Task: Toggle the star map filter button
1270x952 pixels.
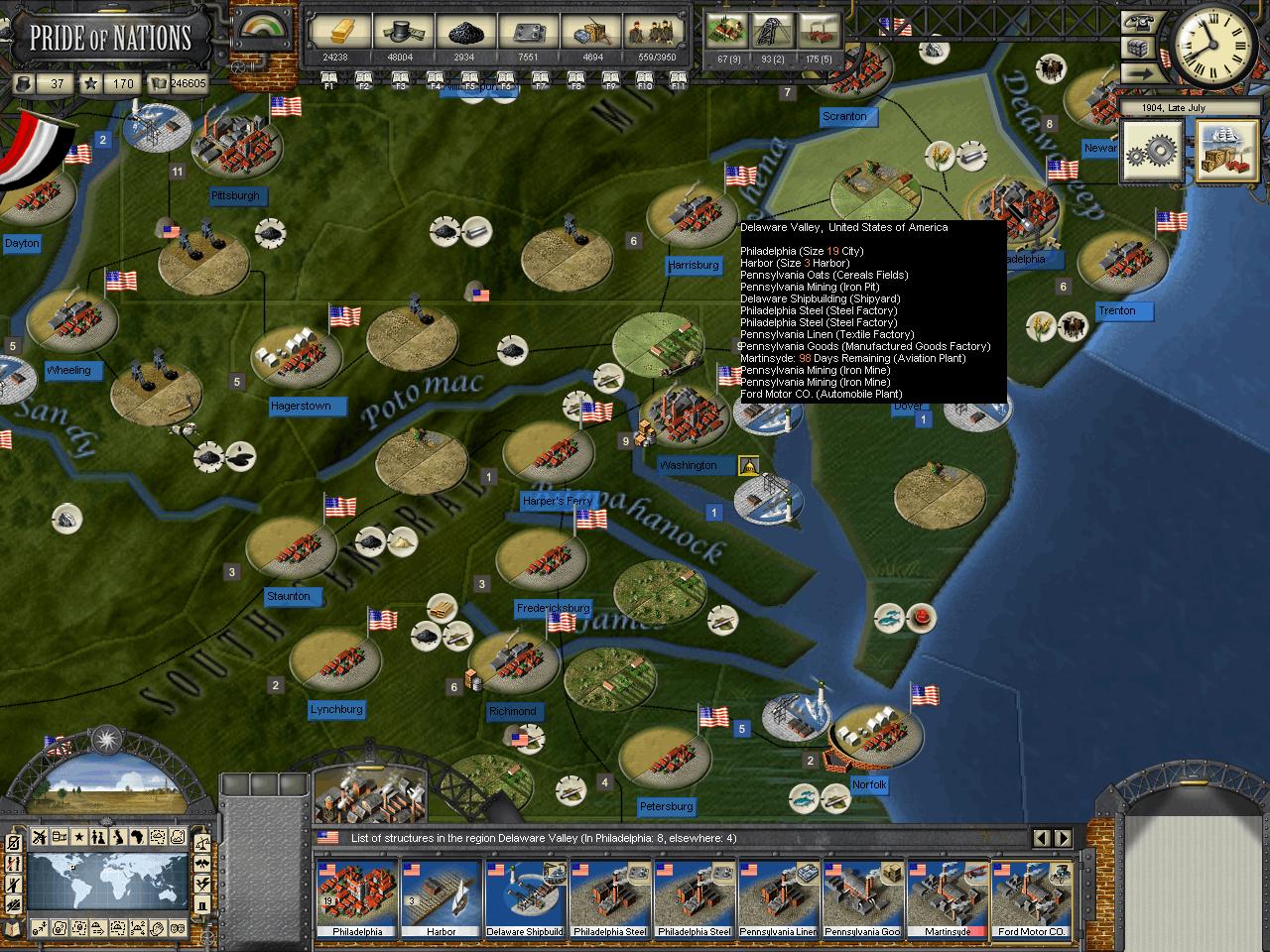Action: [79, 837]
